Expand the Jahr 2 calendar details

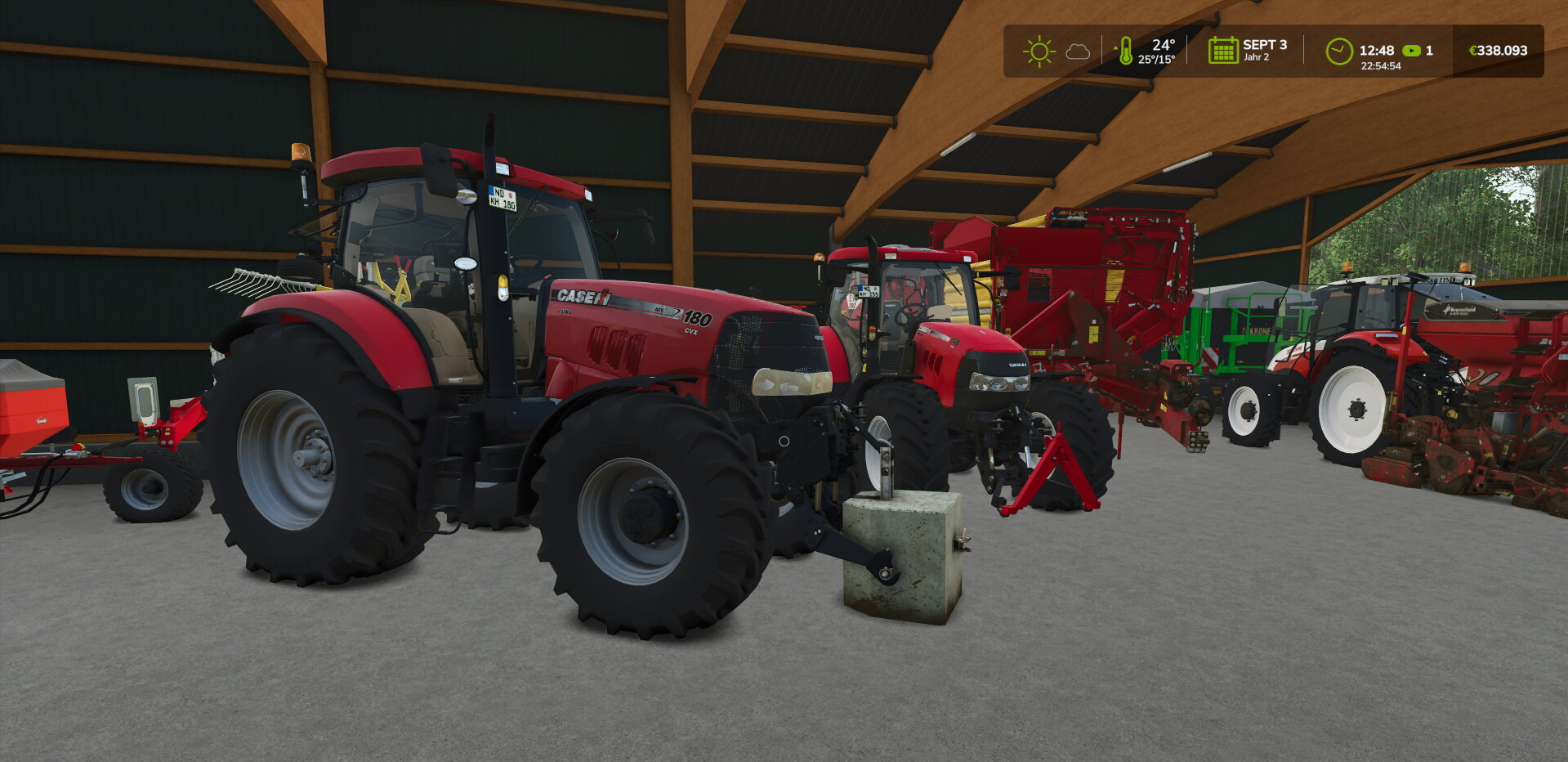(1255, 58)
